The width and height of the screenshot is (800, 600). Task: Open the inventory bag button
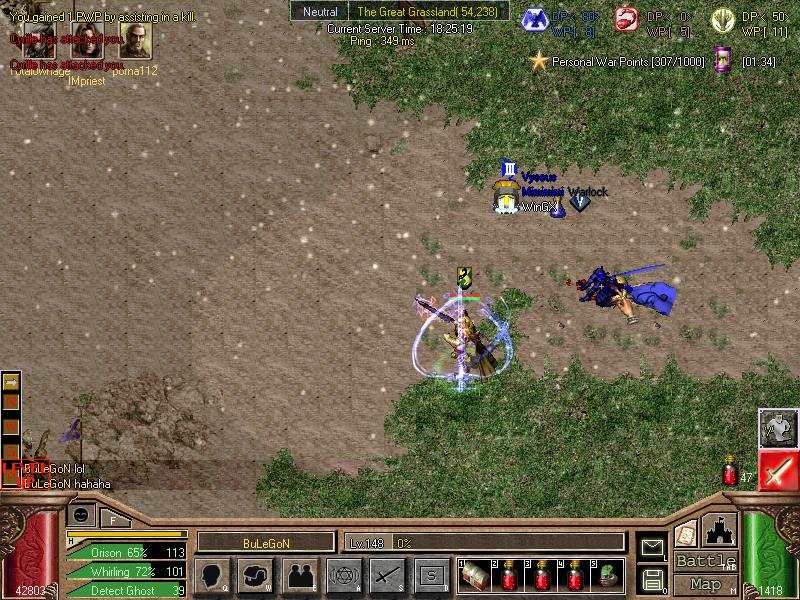[x=256, y=575]
